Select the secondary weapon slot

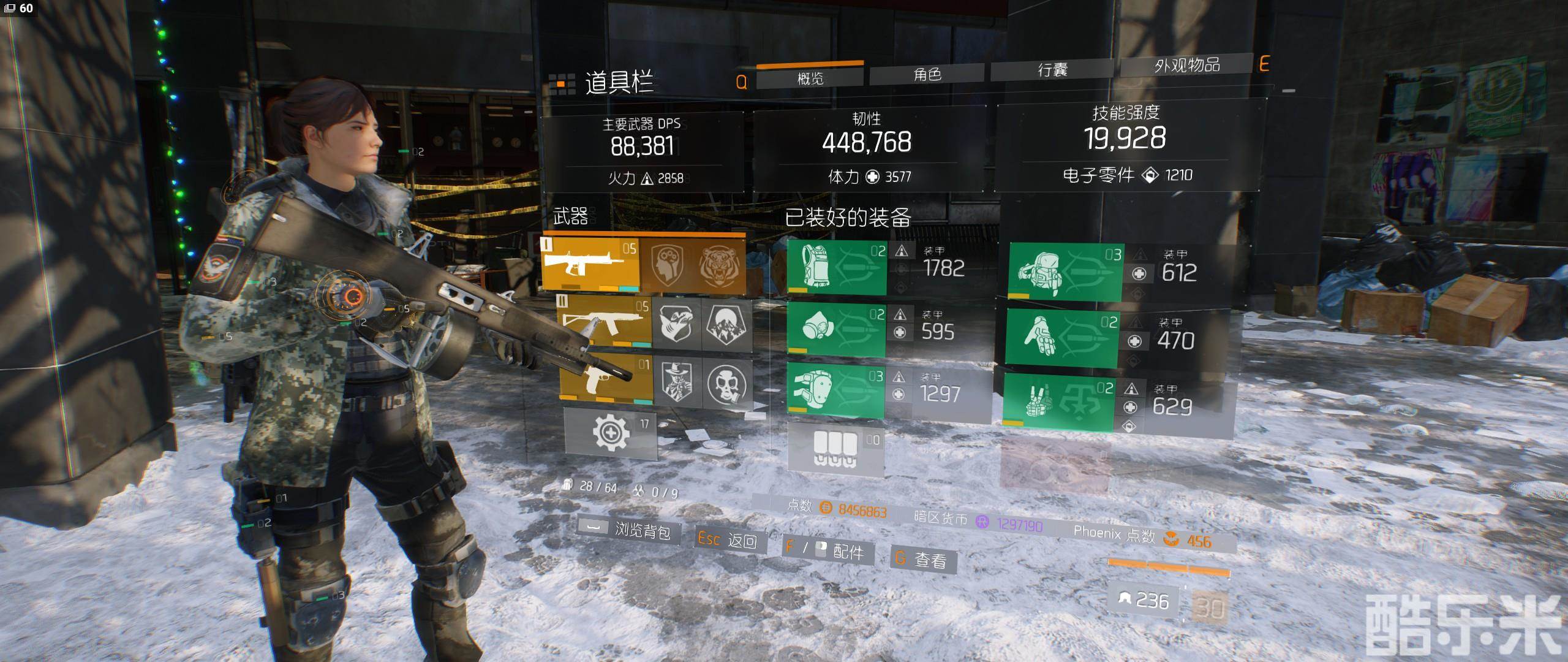pos(605,323)
